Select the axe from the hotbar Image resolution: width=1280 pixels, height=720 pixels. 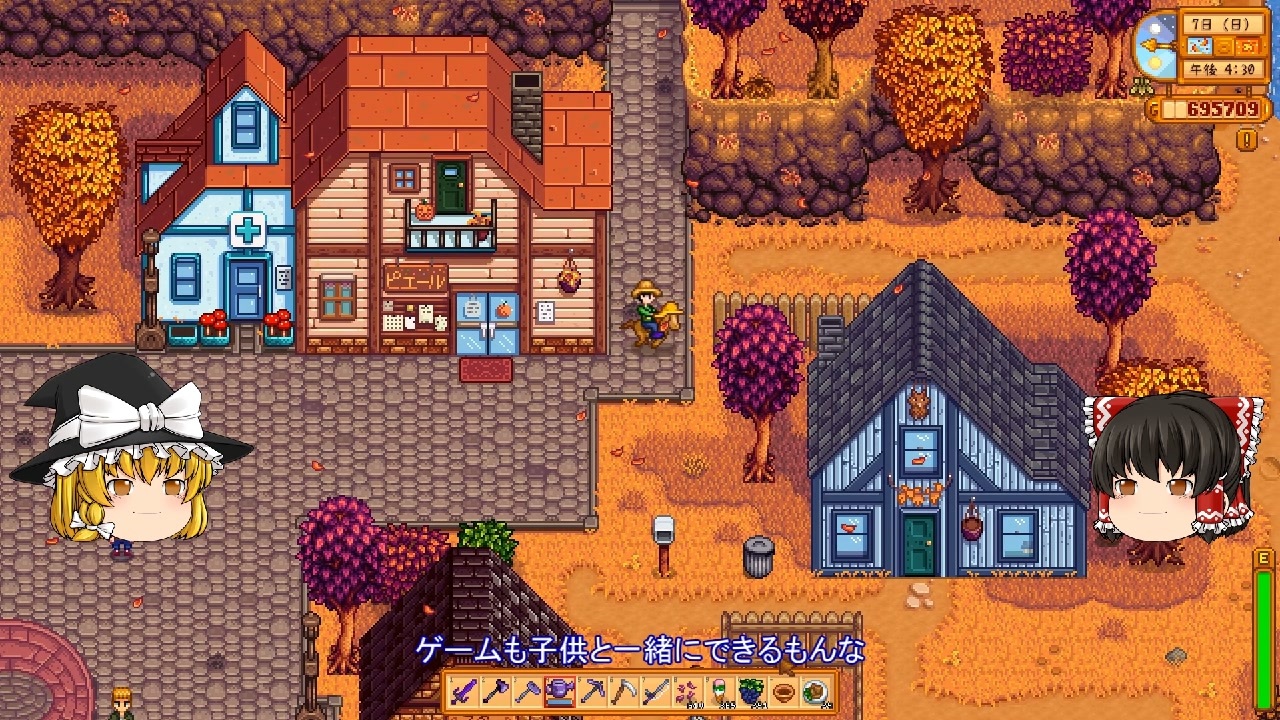[527, 698]
